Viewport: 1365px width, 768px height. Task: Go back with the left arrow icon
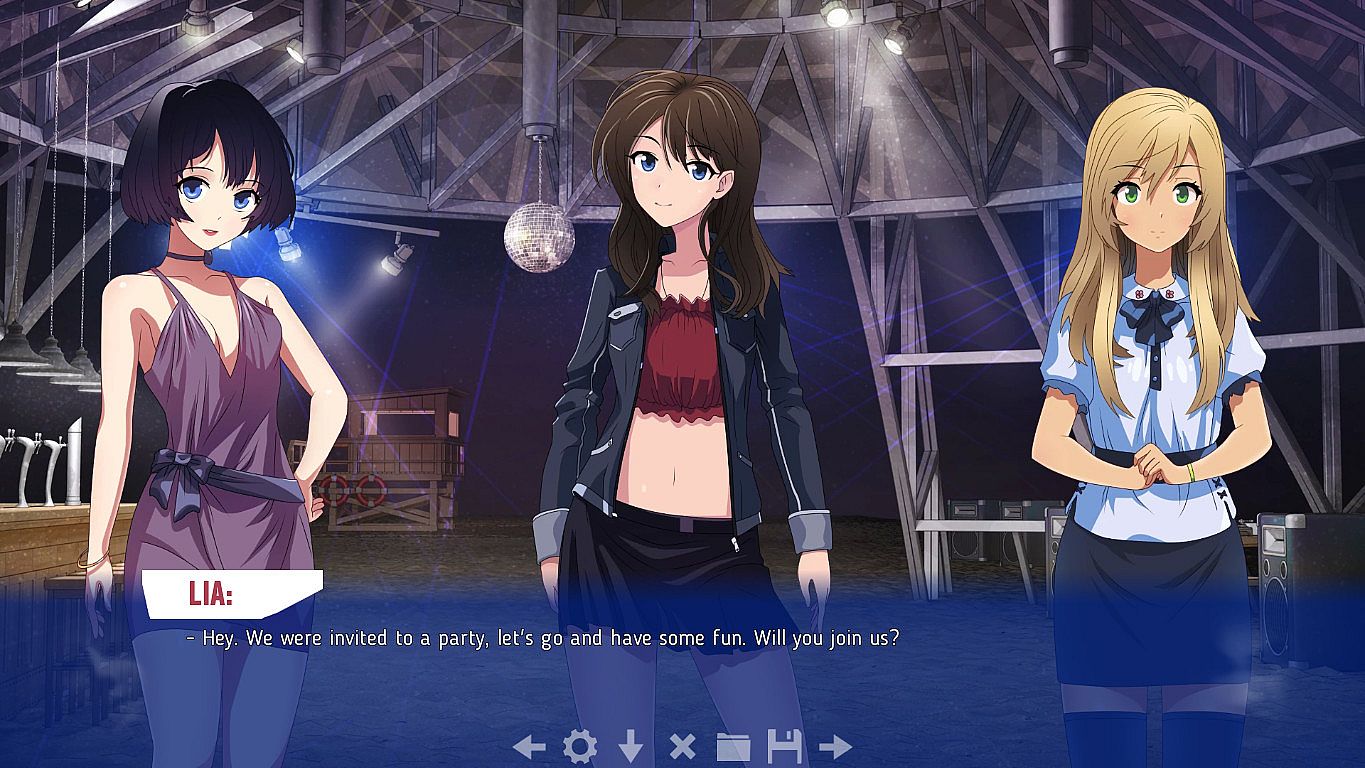[x=529, y=746]
